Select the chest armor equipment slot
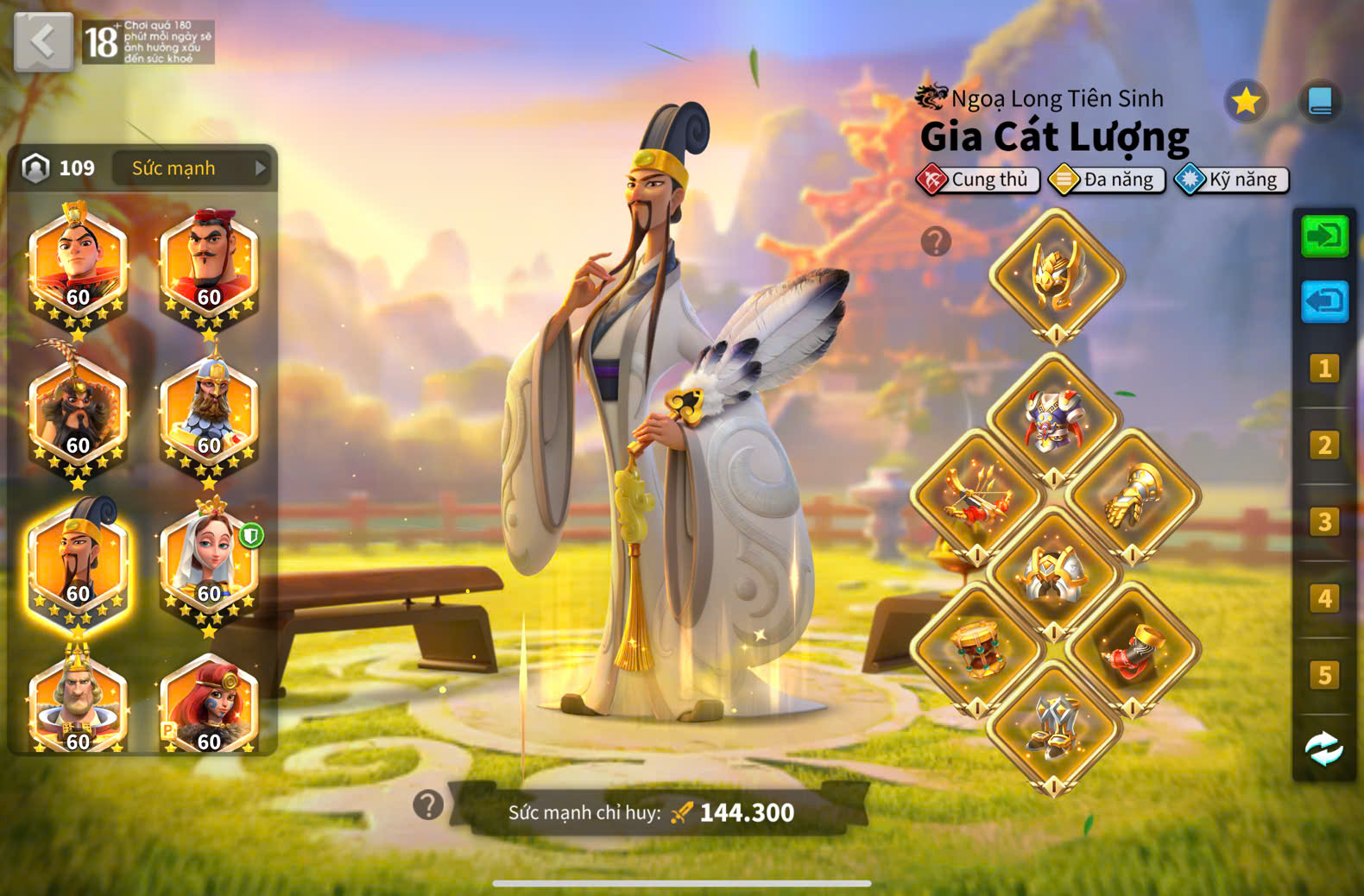Viewport: 1364px width, 896px height. 1052,420
